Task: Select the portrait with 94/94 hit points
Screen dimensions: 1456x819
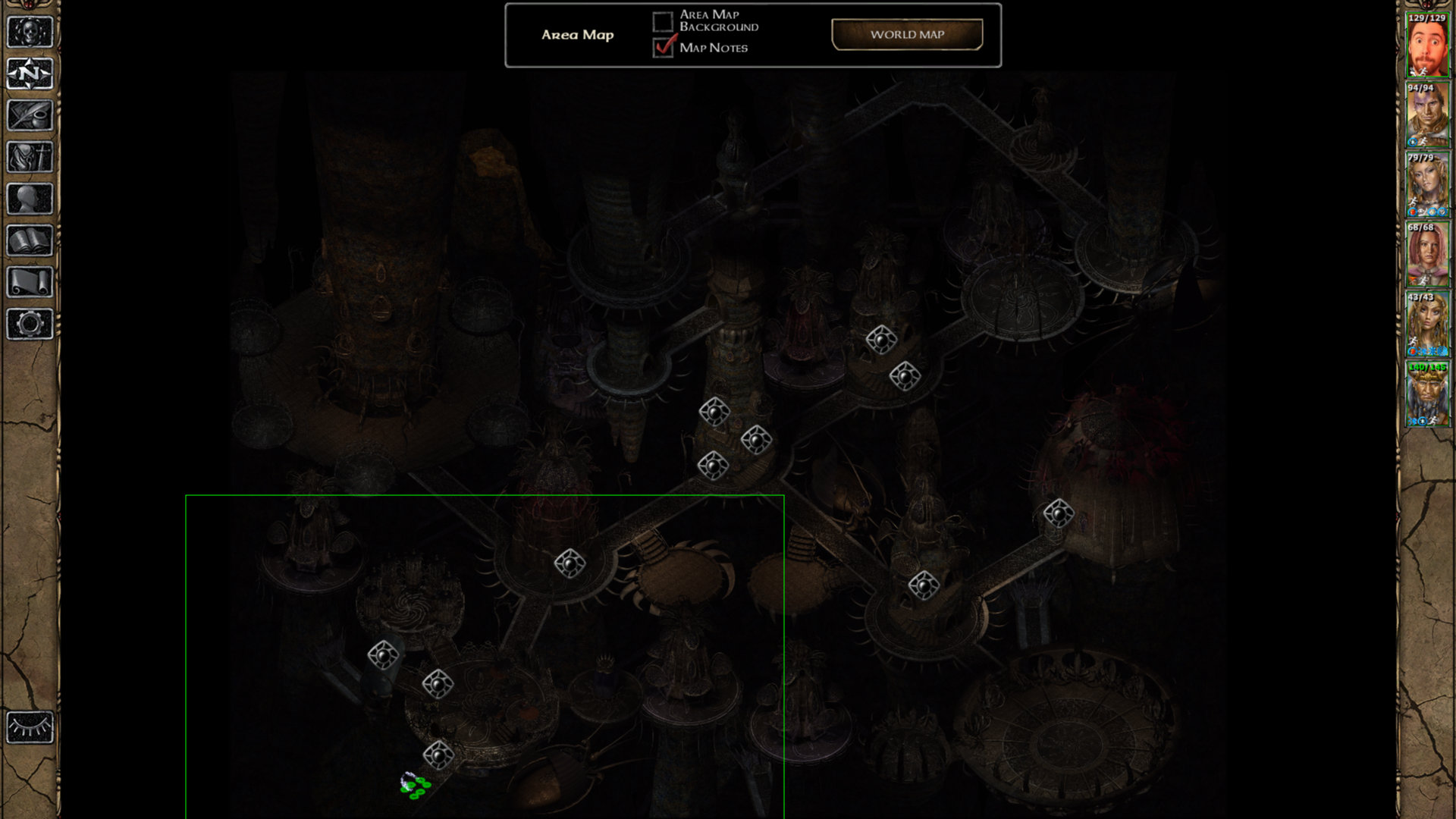Action: tap(1427, 115)
